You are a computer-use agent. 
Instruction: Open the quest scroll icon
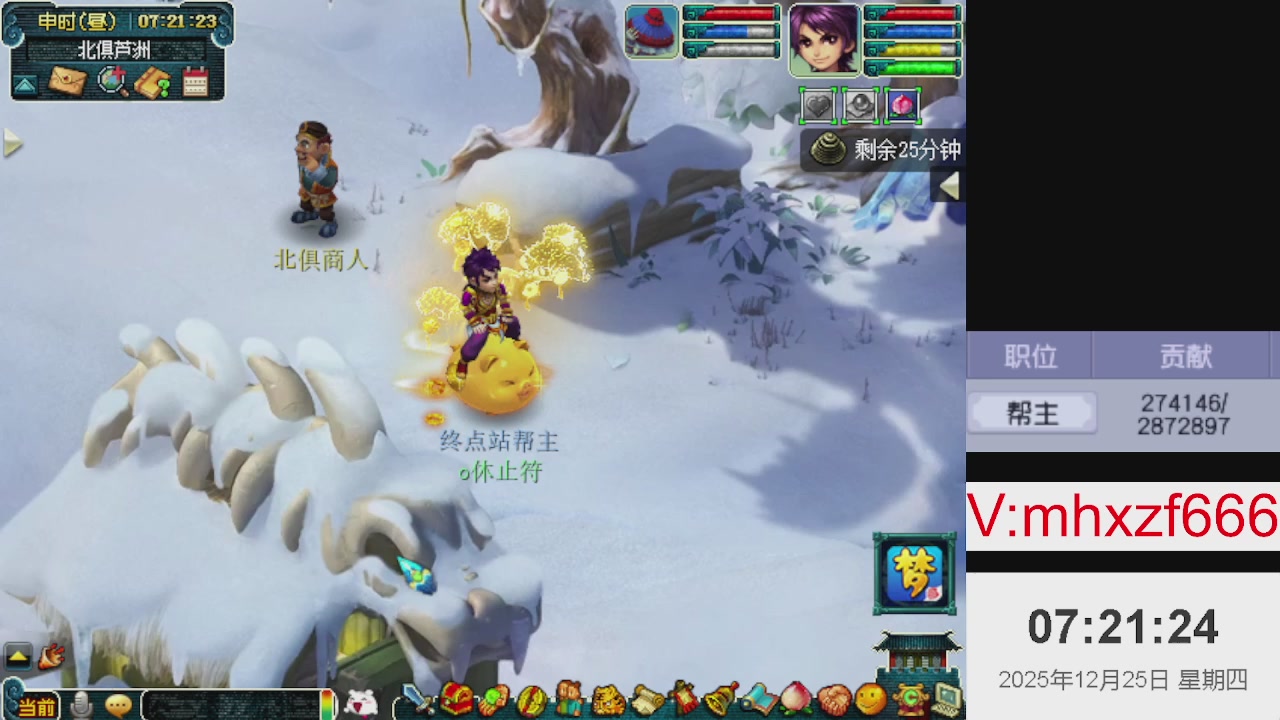coord(645,701)
